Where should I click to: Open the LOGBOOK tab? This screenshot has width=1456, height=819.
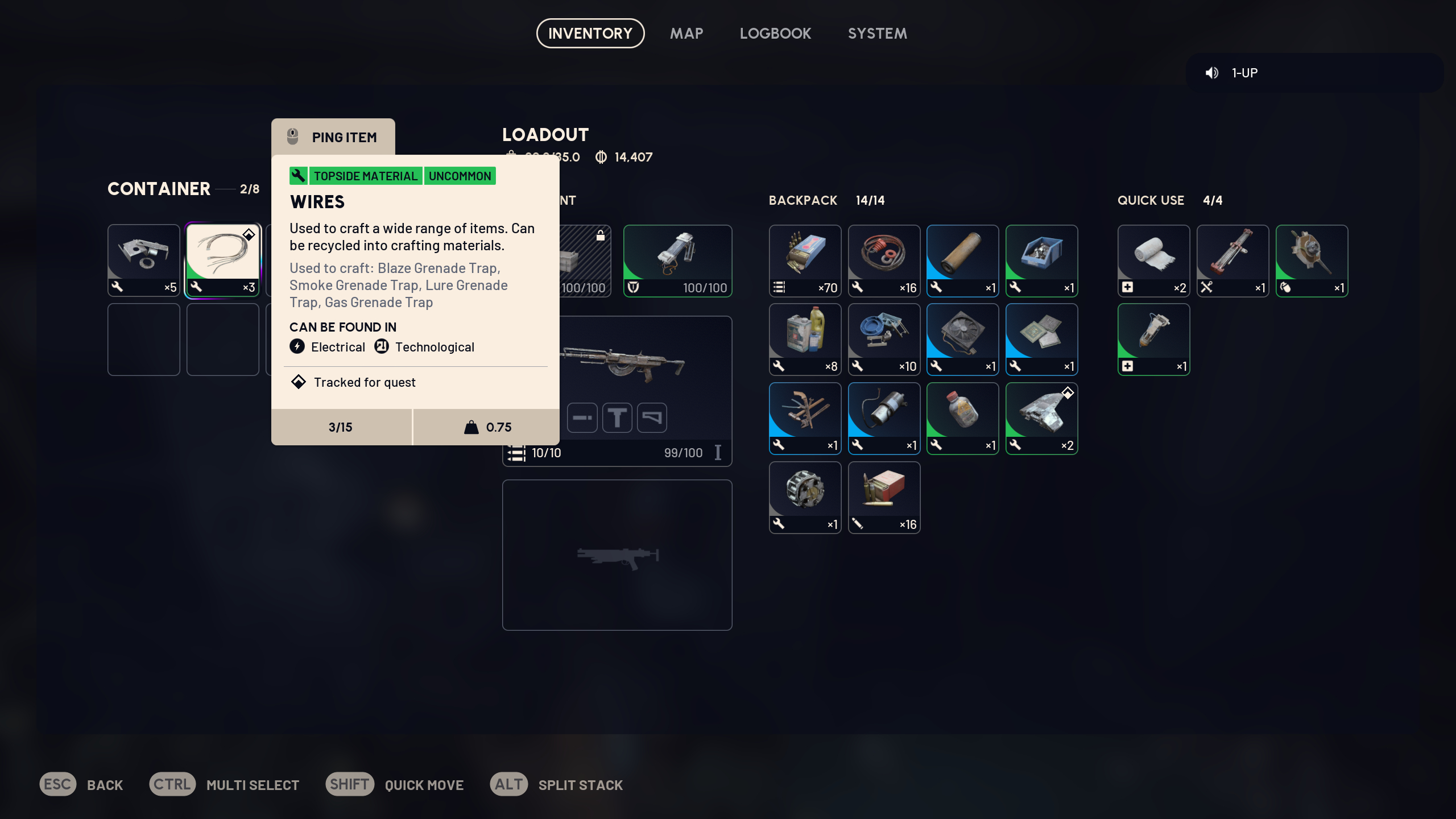[775, 33]
